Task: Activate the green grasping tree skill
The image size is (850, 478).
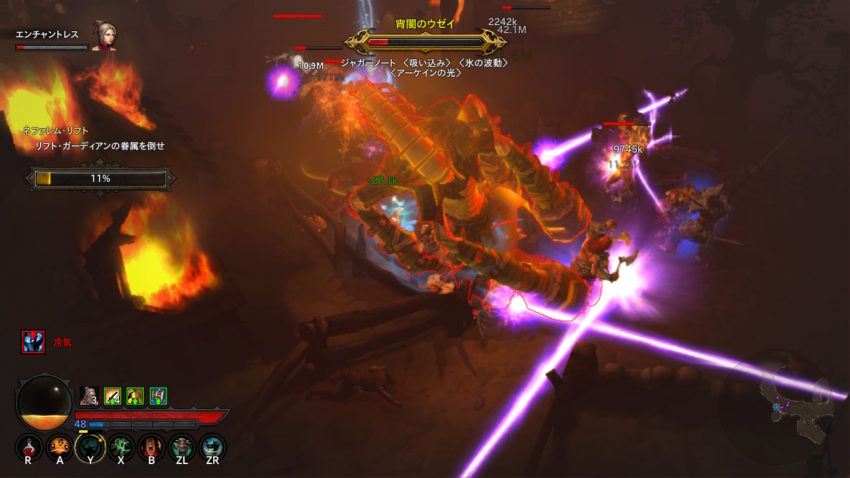Action: point(121,447)
